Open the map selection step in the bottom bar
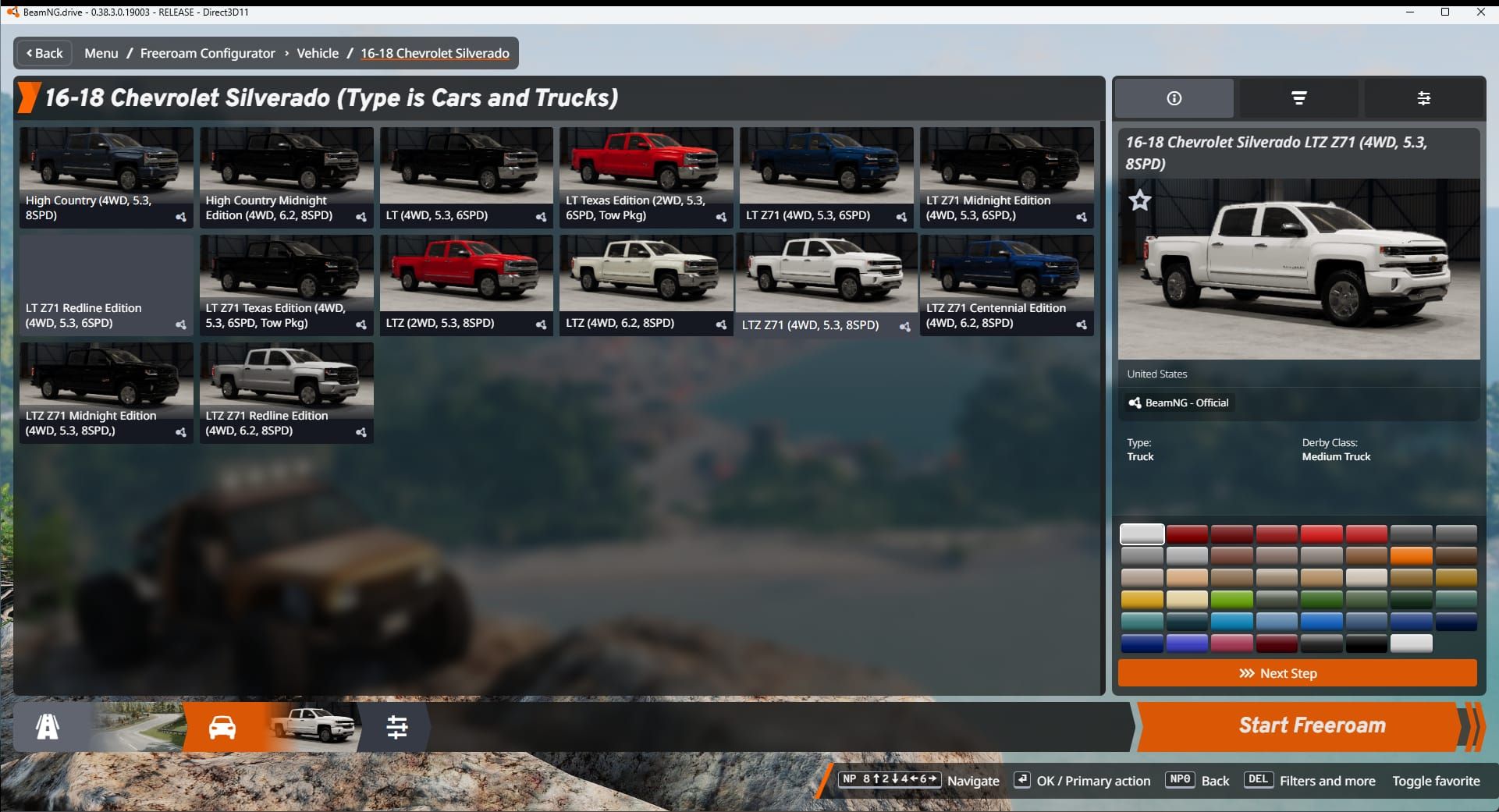1499x812 pixels. point(47,726)
